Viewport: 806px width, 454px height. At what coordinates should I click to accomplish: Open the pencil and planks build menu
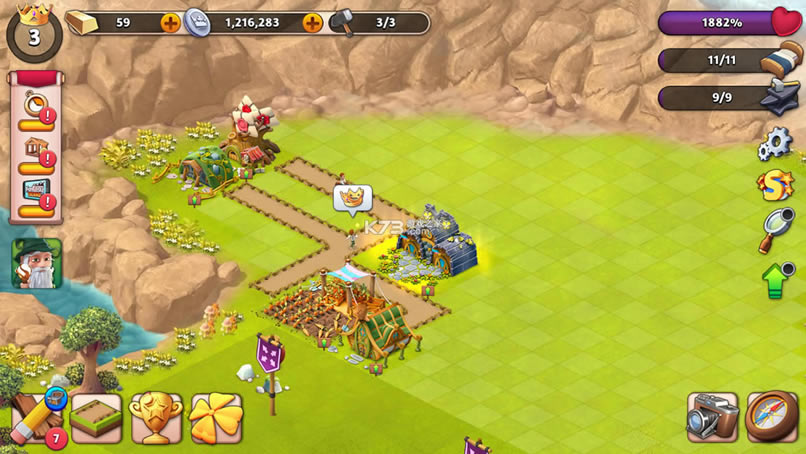pyautogui.click(x=34, y=416)
